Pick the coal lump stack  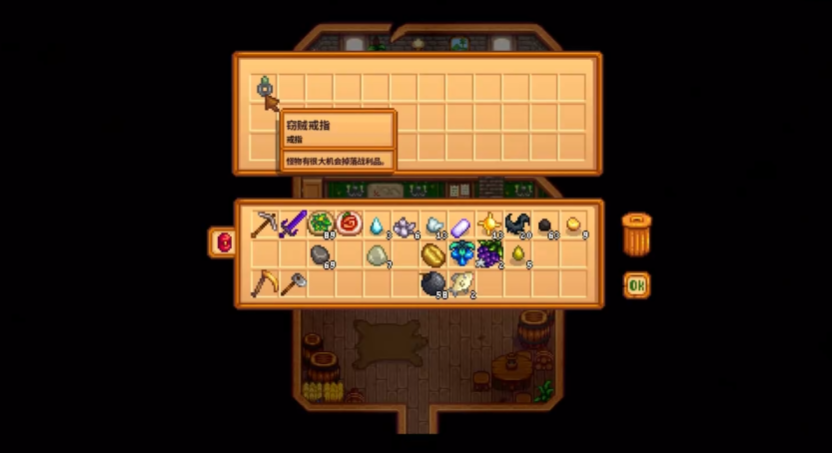tap(545, 225)
